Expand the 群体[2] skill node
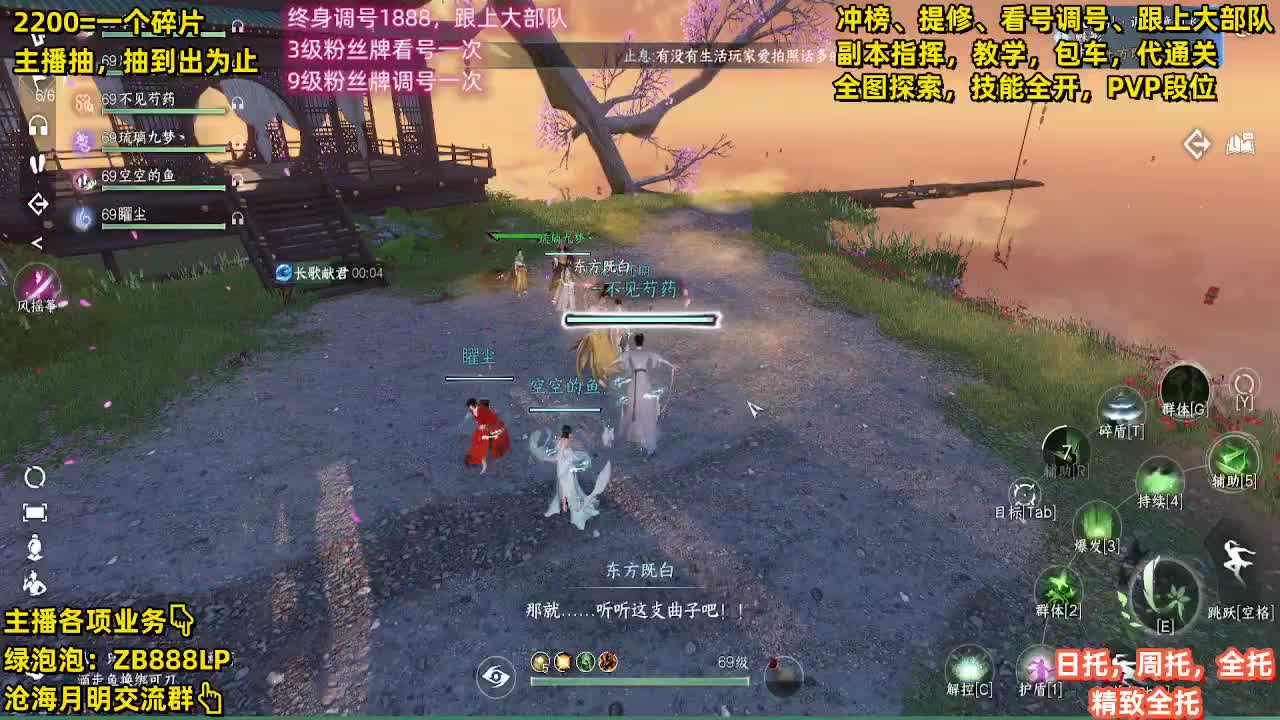1280x720 pixels. [1058, 588]
